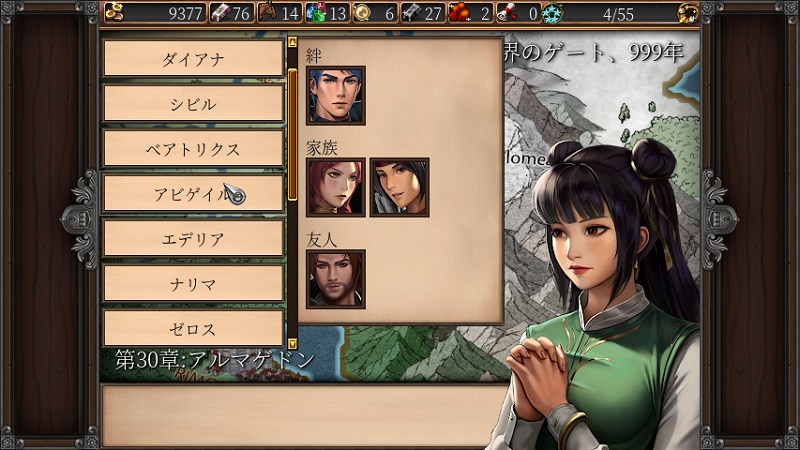
Task: Choose the bearded man portrait under 友人
Action: coord(335,278)
